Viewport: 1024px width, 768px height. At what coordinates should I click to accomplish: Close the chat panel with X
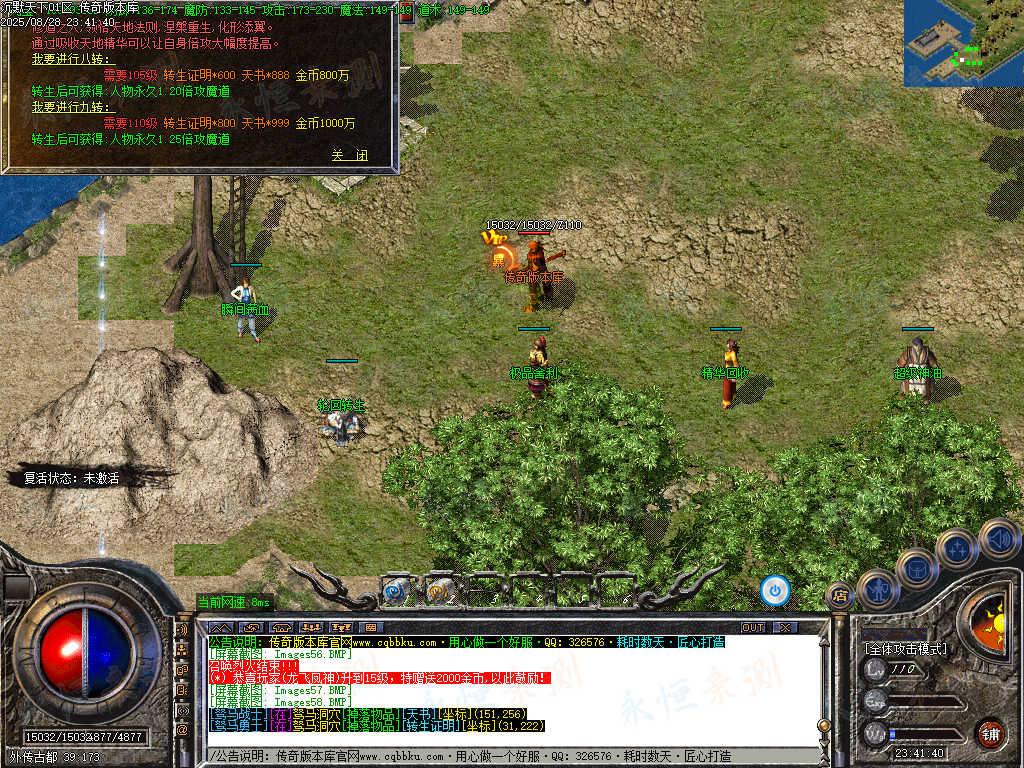point(785,627)
